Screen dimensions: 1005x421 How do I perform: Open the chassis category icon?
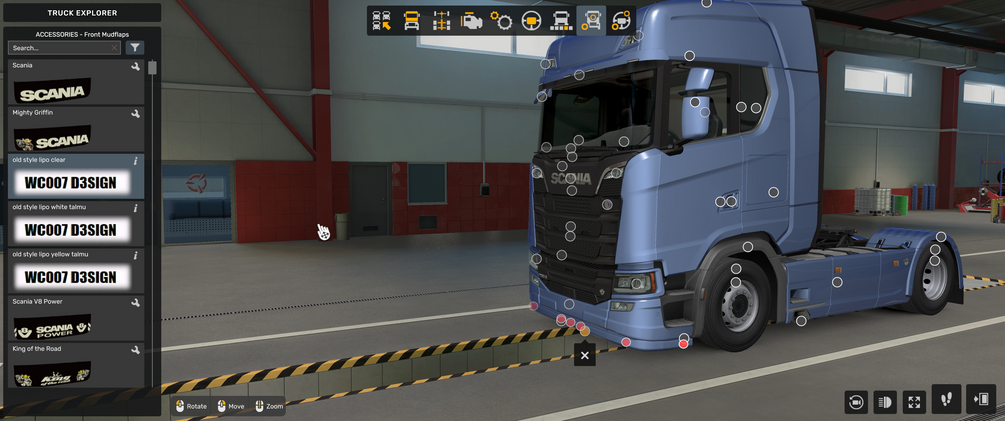(x=441, y=21)
